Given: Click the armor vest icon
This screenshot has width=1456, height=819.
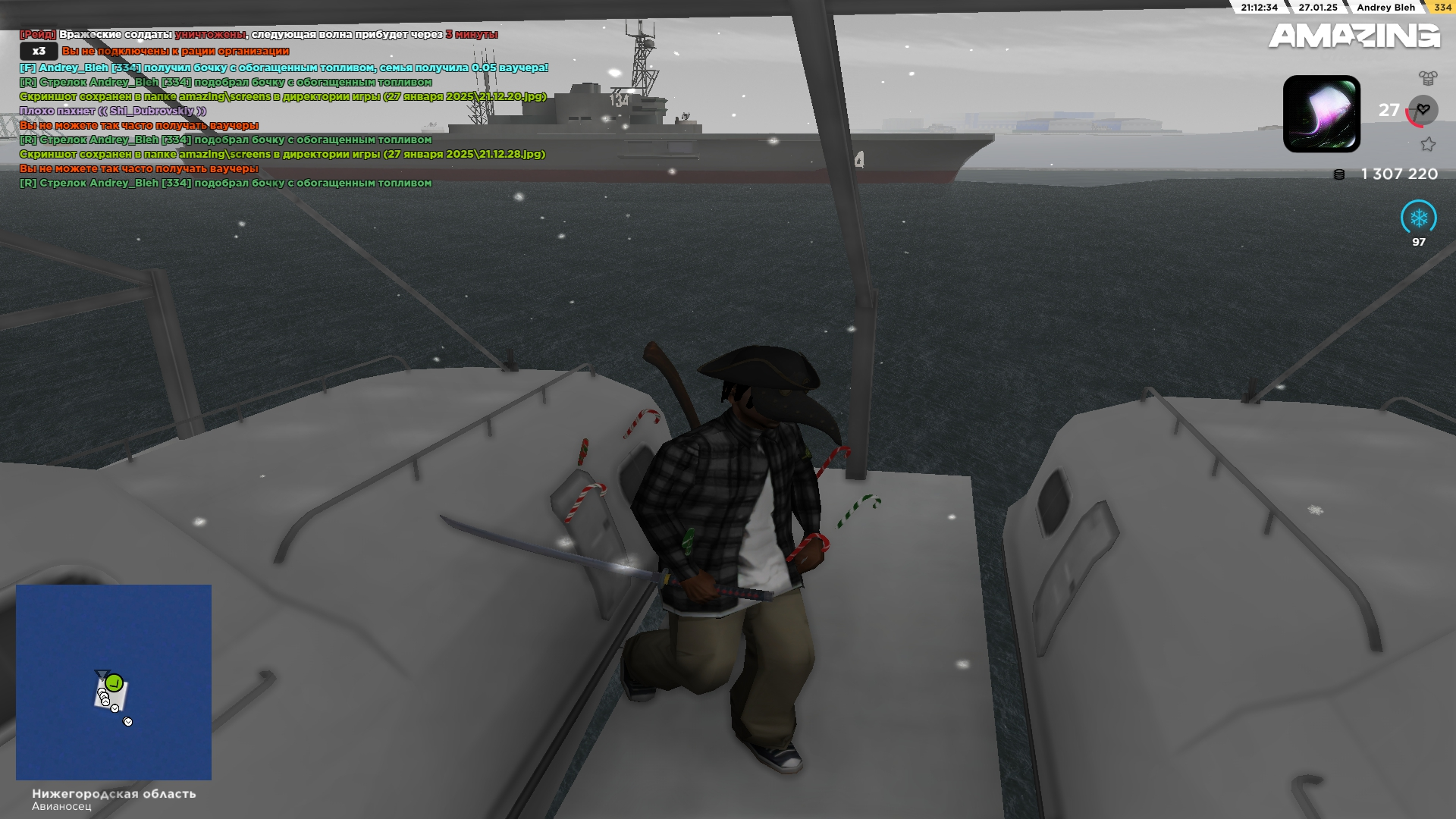Looking at the screenshot, I should point(1428,77).
